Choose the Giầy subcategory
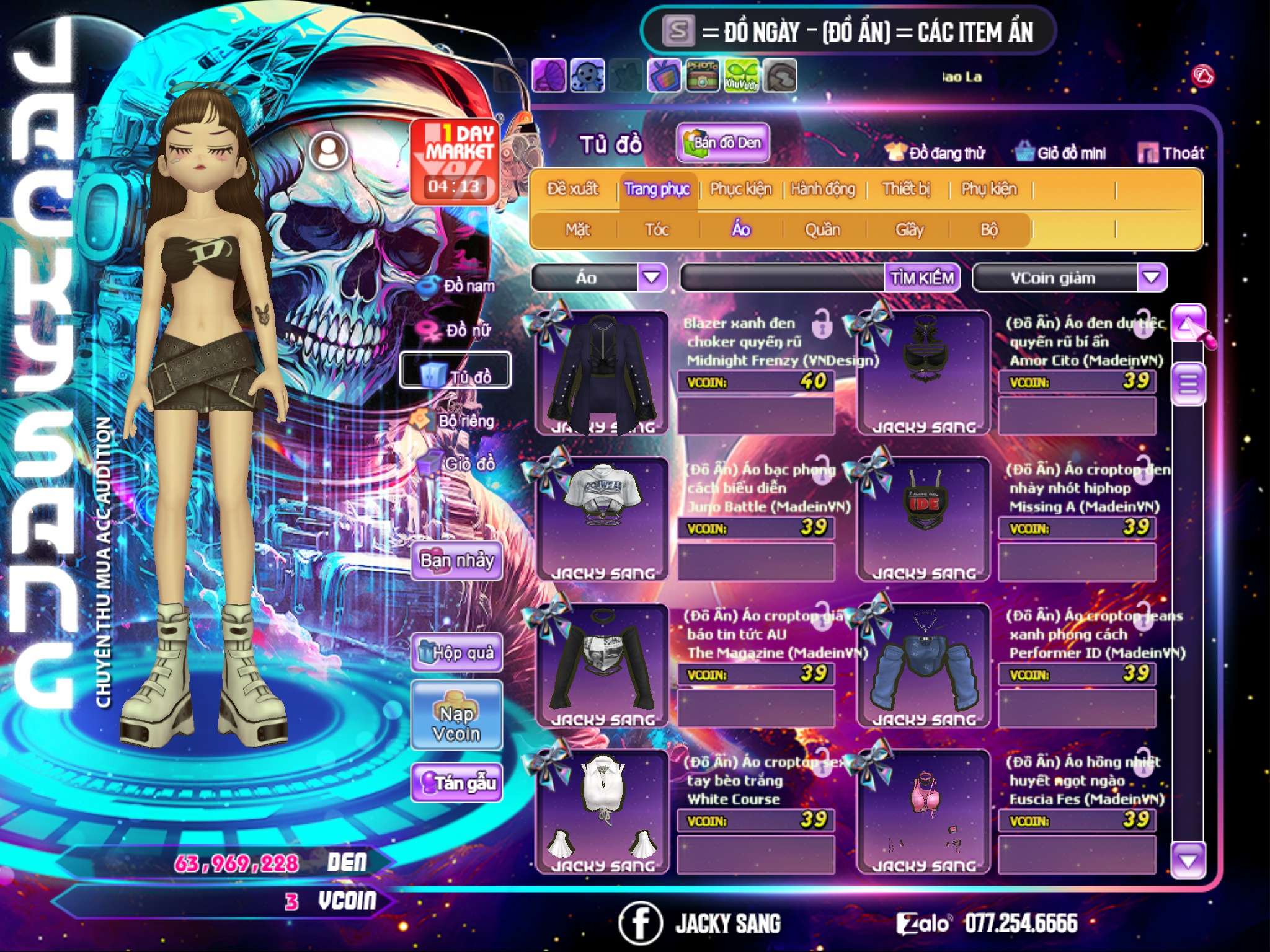 [x=909, y=230]
